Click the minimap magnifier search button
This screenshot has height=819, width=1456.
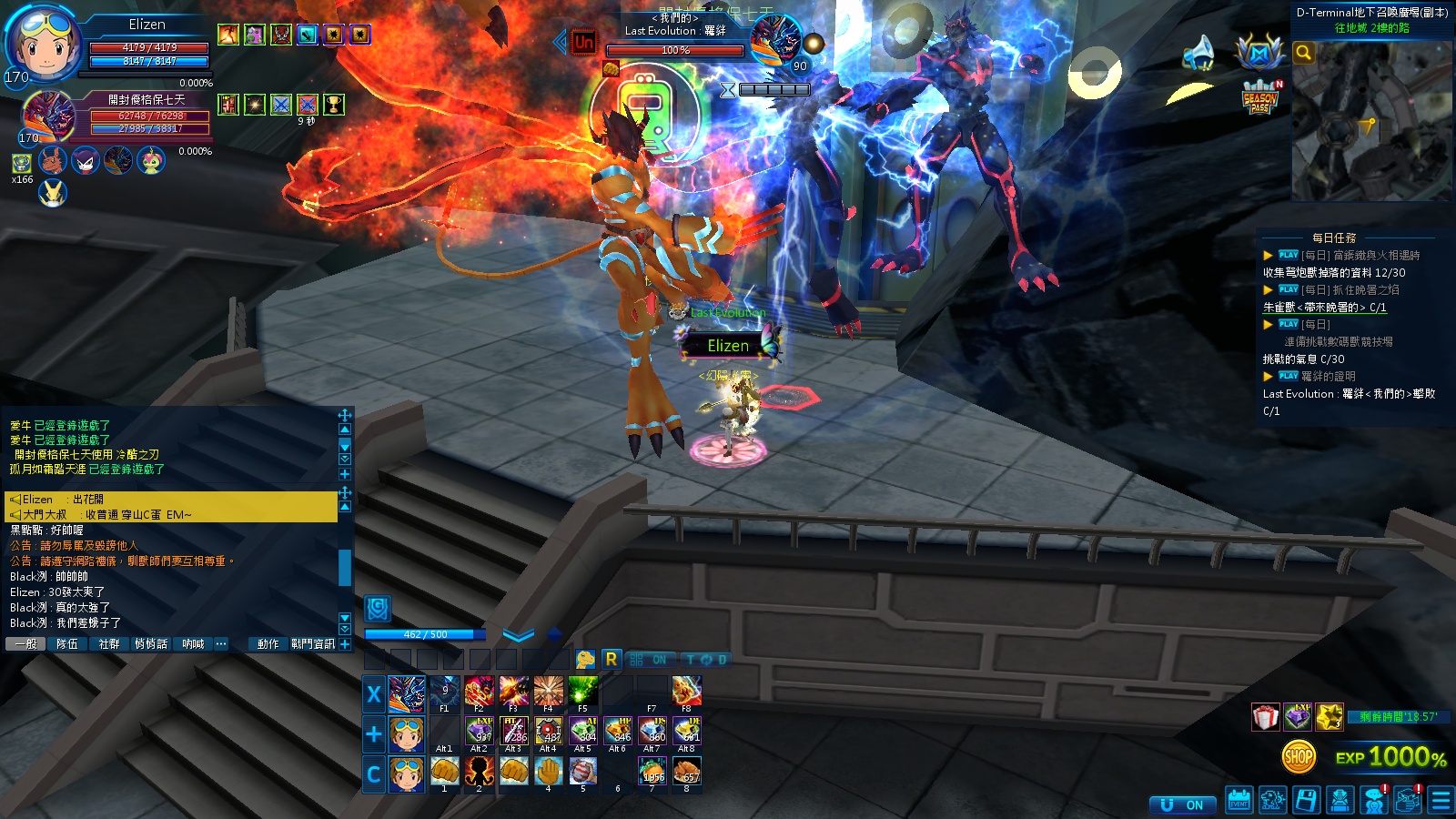click(x=1303, y=53)
